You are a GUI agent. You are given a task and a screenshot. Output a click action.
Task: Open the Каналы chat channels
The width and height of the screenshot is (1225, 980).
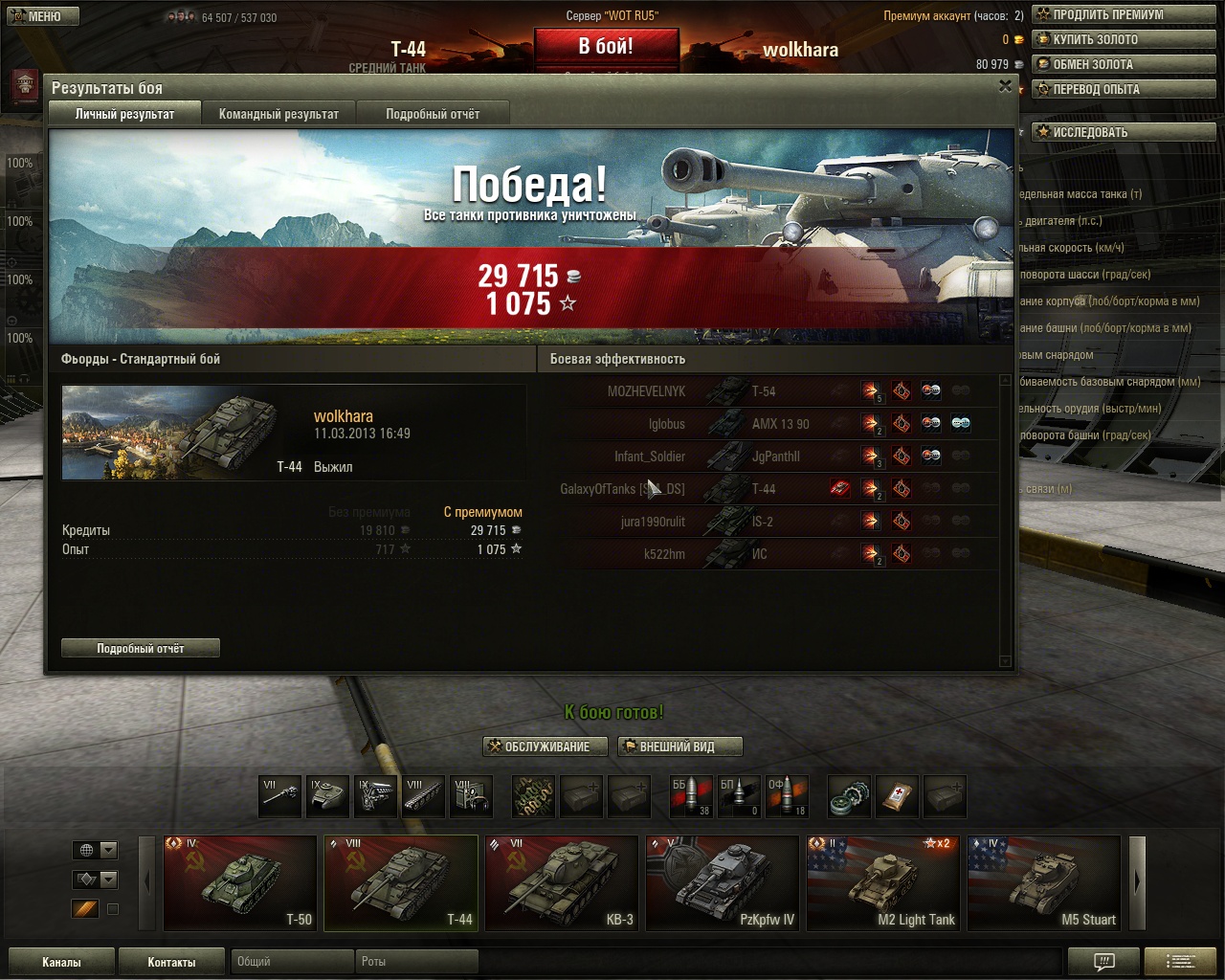click(61, 962)
